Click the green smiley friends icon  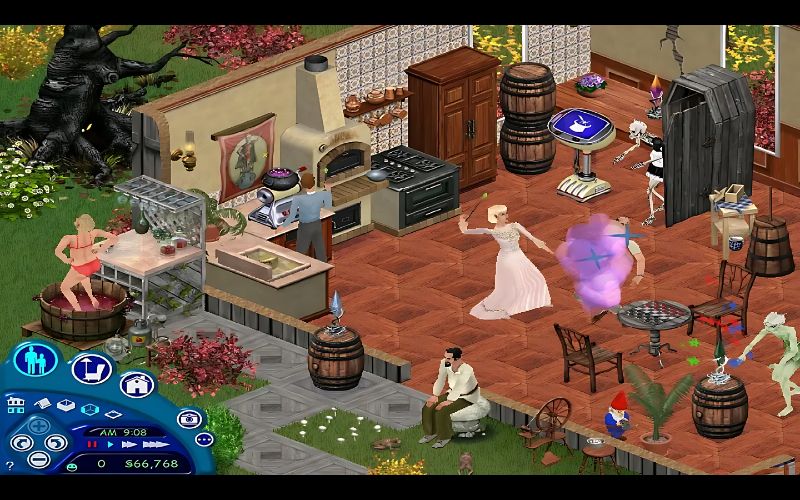(72, 465)
